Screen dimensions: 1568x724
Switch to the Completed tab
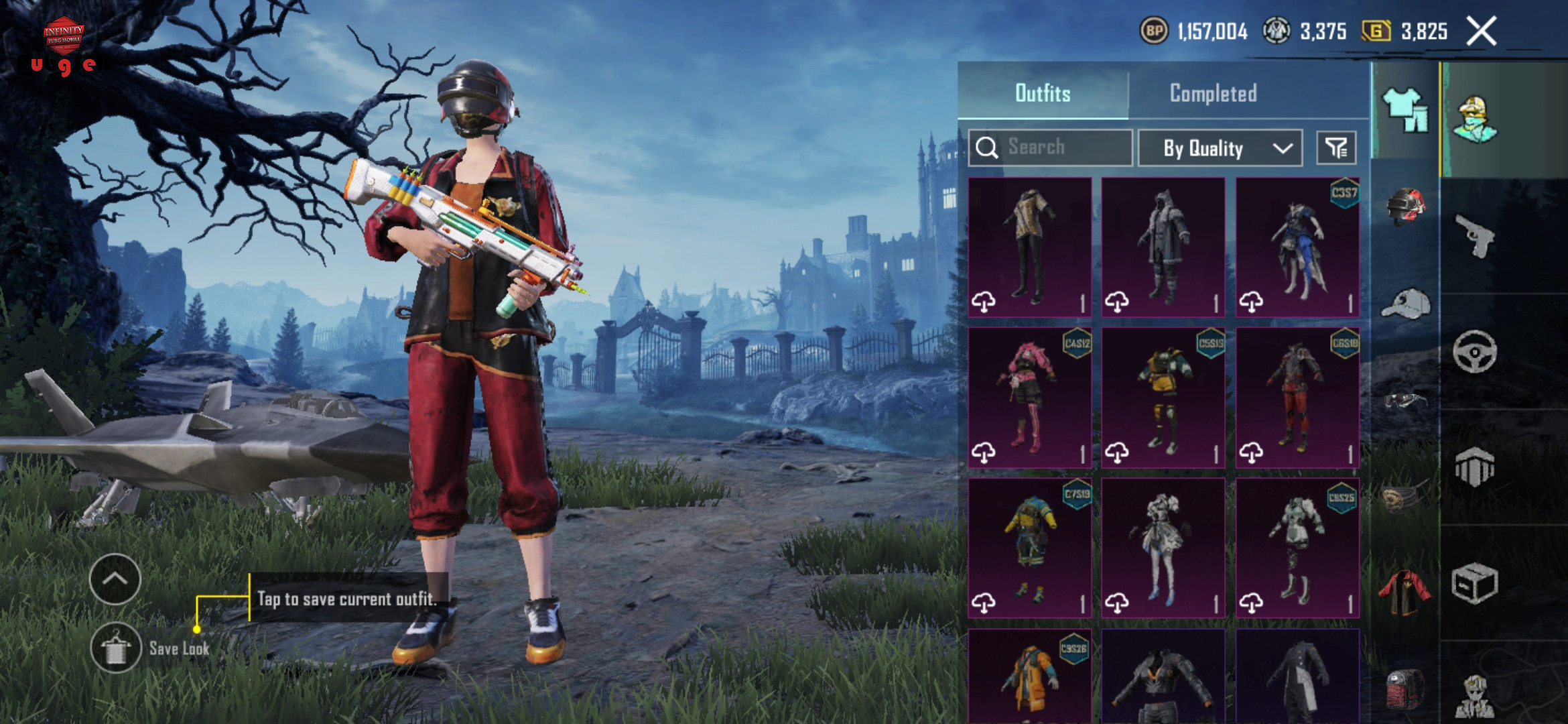tap(1213, 93)
